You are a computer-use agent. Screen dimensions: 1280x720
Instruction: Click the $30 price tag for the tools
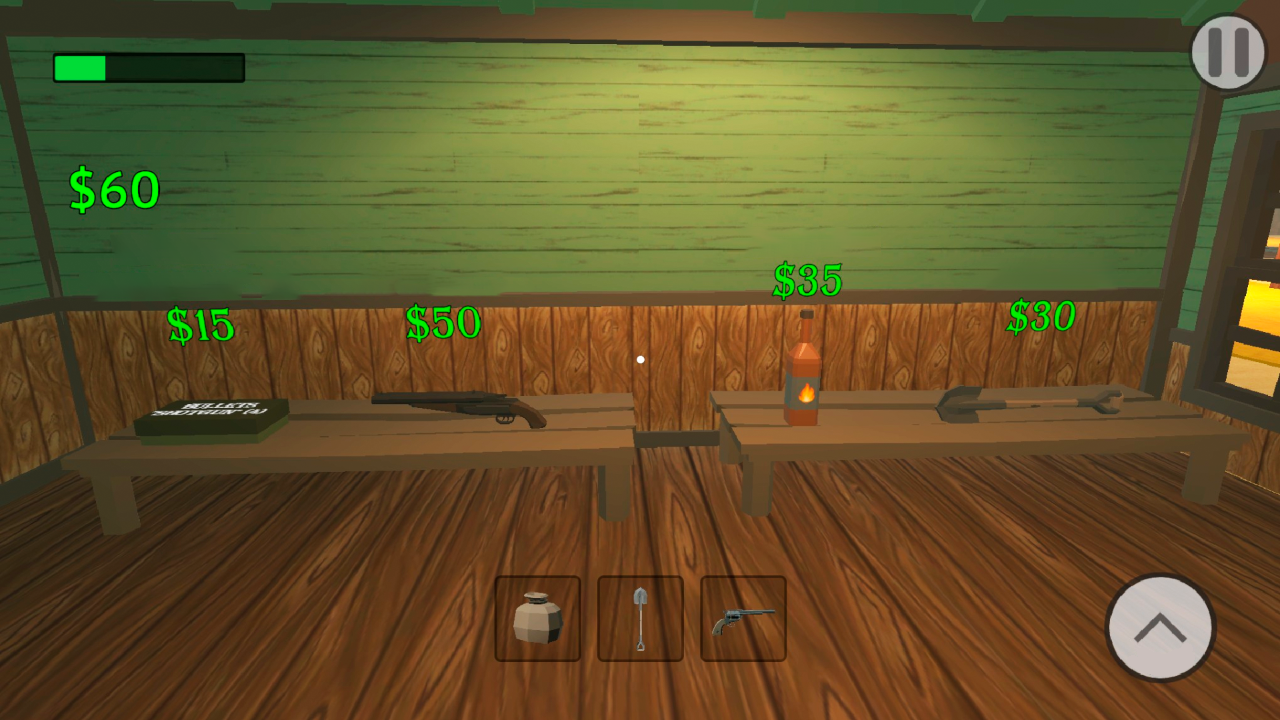click(1041, 316)
